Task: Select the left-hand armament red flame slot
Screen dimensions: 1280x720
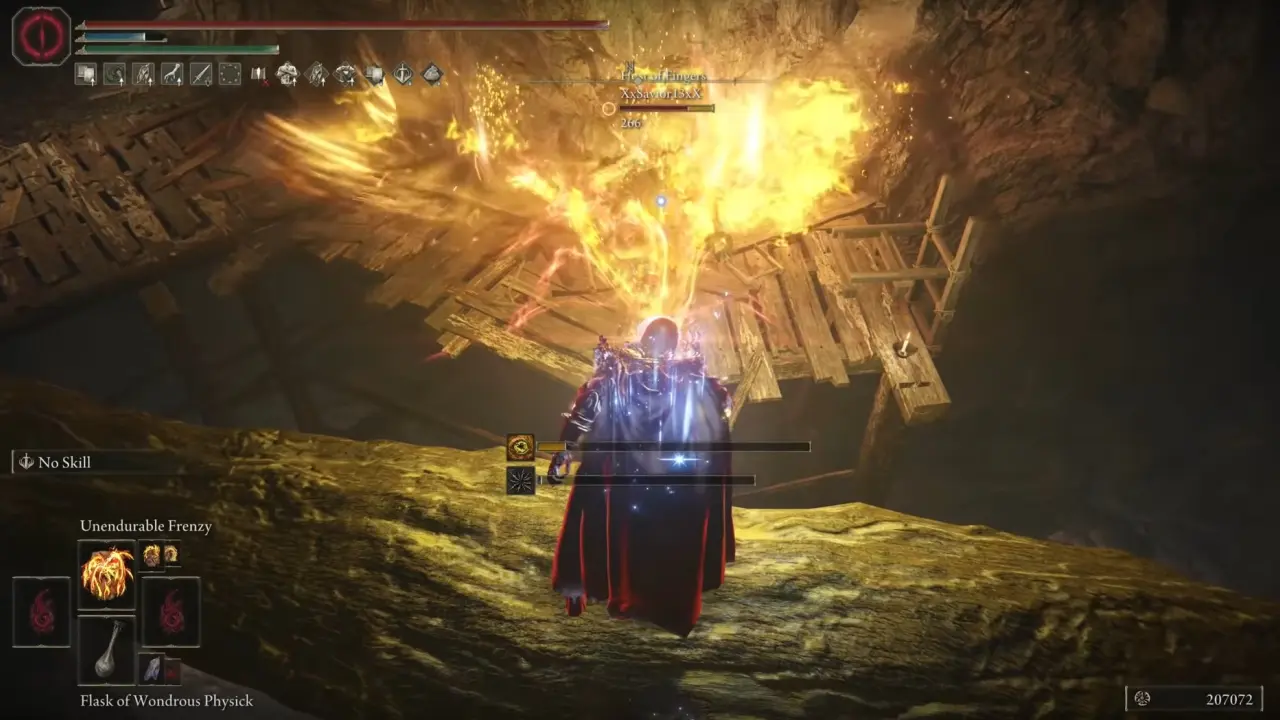Action: point(41,611)
